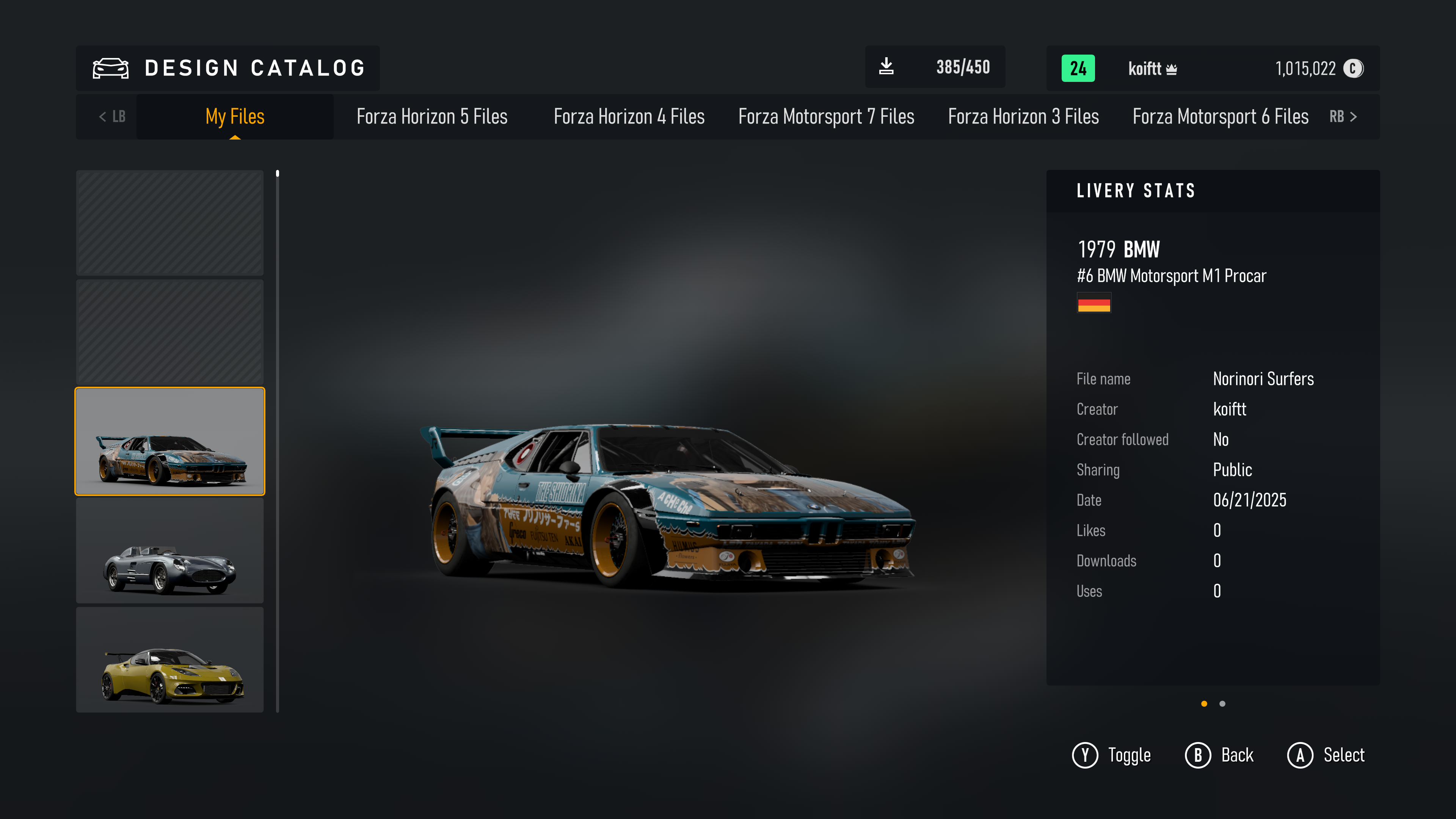Show the Forza Motorsport 7 Files tab
The width and height of the screenshot is (1456, 819).
pyautogui.click(x=826, y=116)
